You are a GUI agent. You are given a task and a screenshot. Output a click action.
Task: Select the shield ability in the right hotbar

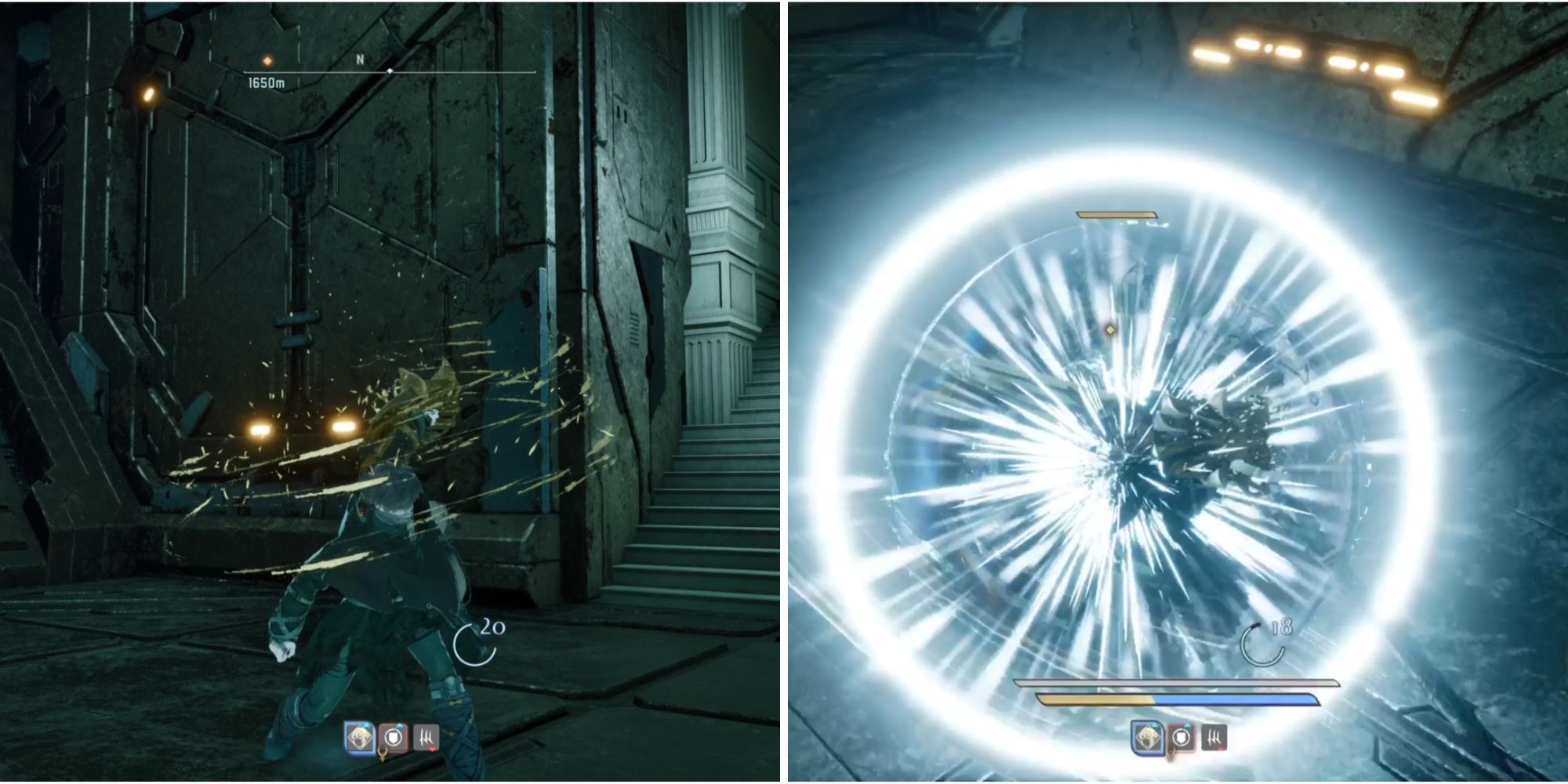[1181, 738]
